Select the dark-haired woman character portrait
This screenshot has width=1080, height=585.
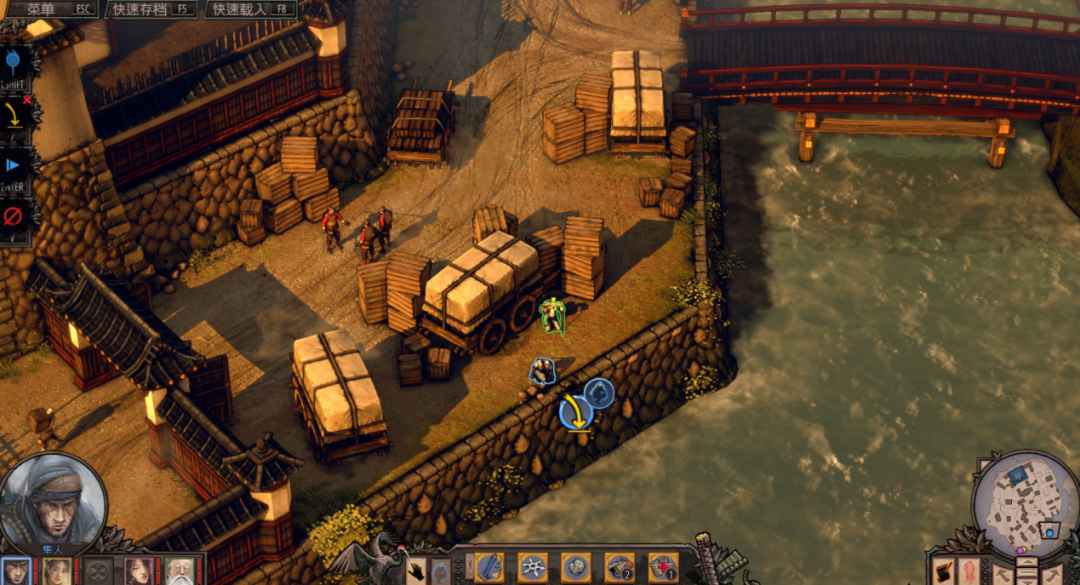click(139, 572)
